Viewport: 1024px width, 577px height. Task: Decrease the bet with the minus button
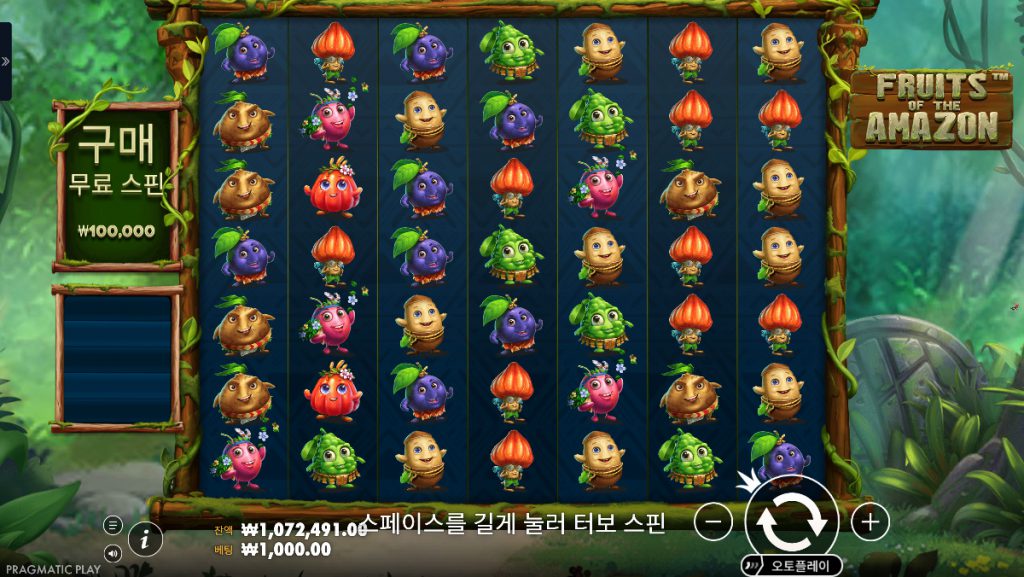click(x=713, y=521)
